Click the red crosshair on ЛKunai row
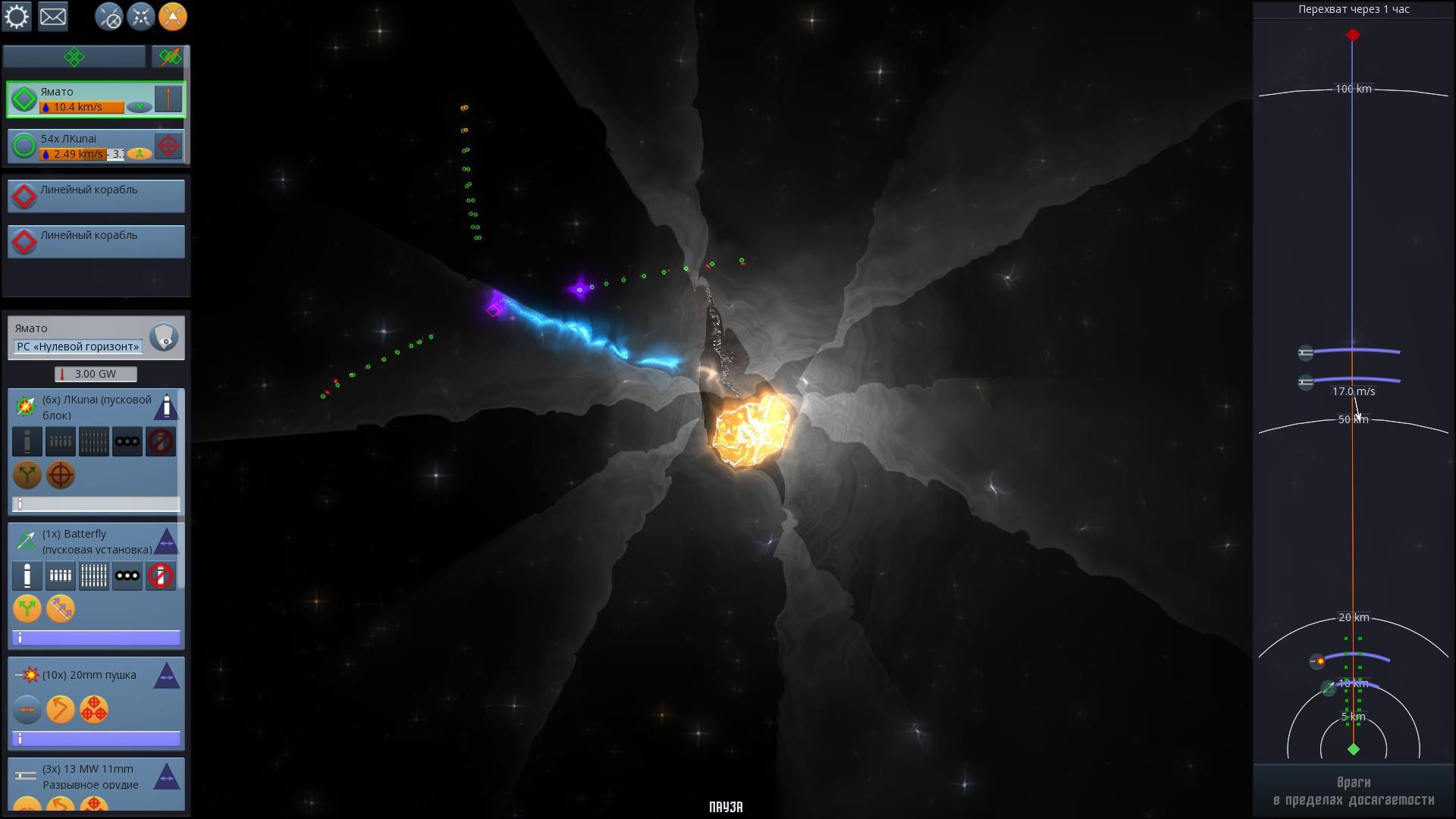The width and height of the screenshot is (1456, 819). coord(168,146)
